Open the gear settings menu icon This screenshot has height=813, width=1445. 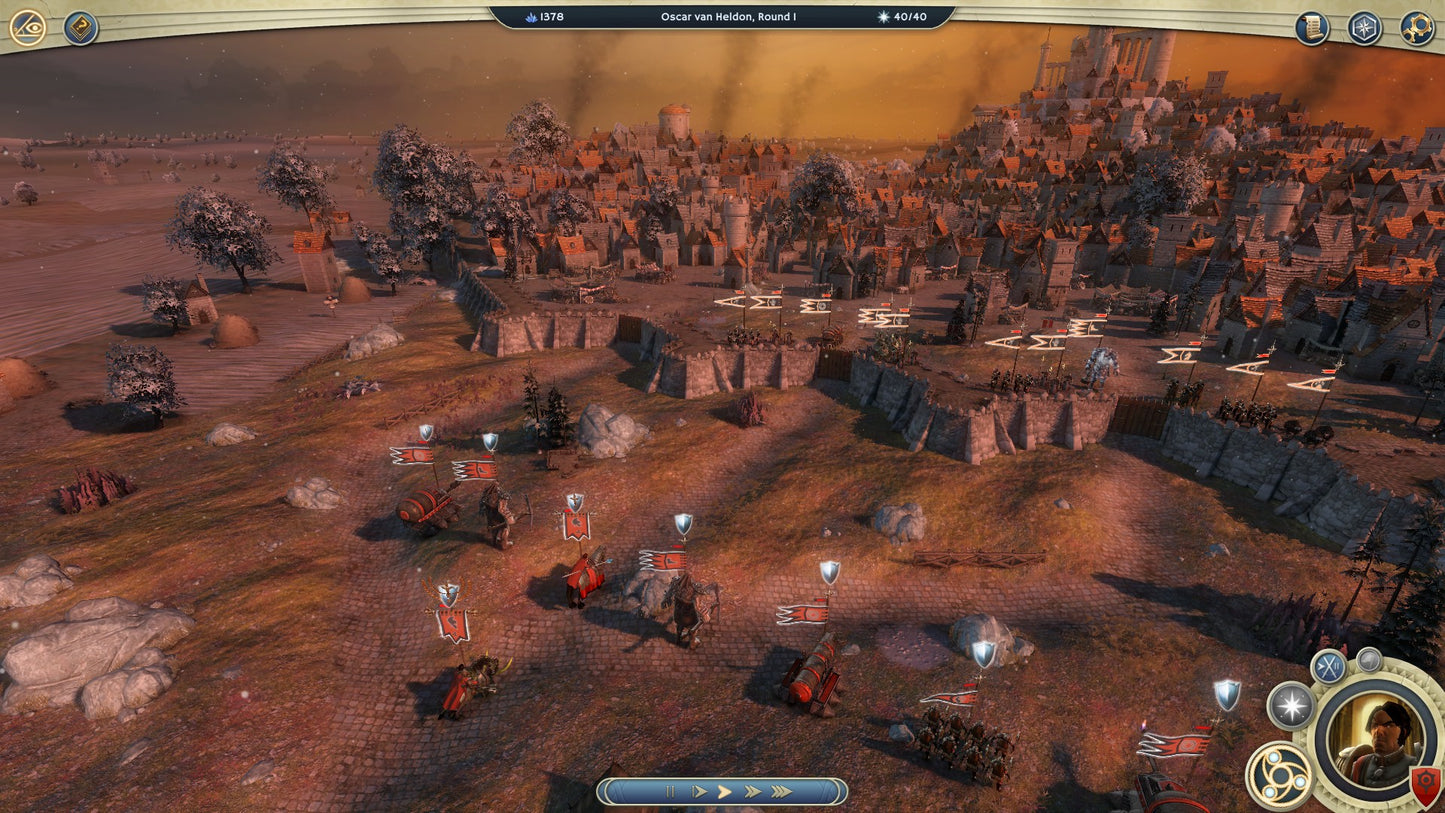1419,27
